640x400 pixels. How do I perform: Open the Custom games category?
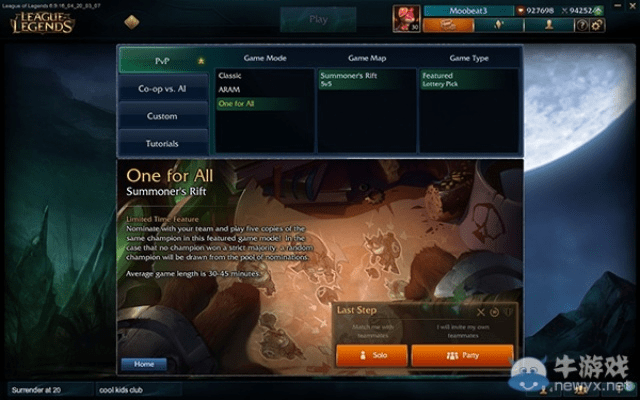tap(163, 116)
